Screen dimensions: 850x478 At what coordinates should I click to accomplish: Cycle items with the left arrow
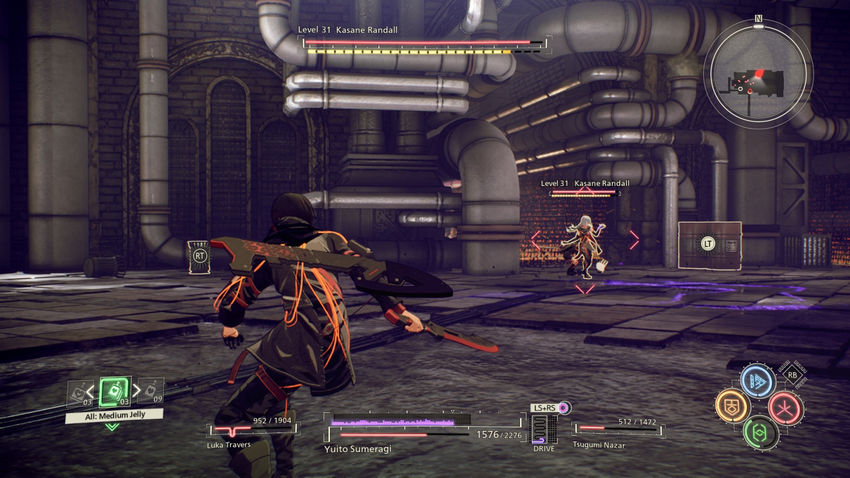[91, 390]
